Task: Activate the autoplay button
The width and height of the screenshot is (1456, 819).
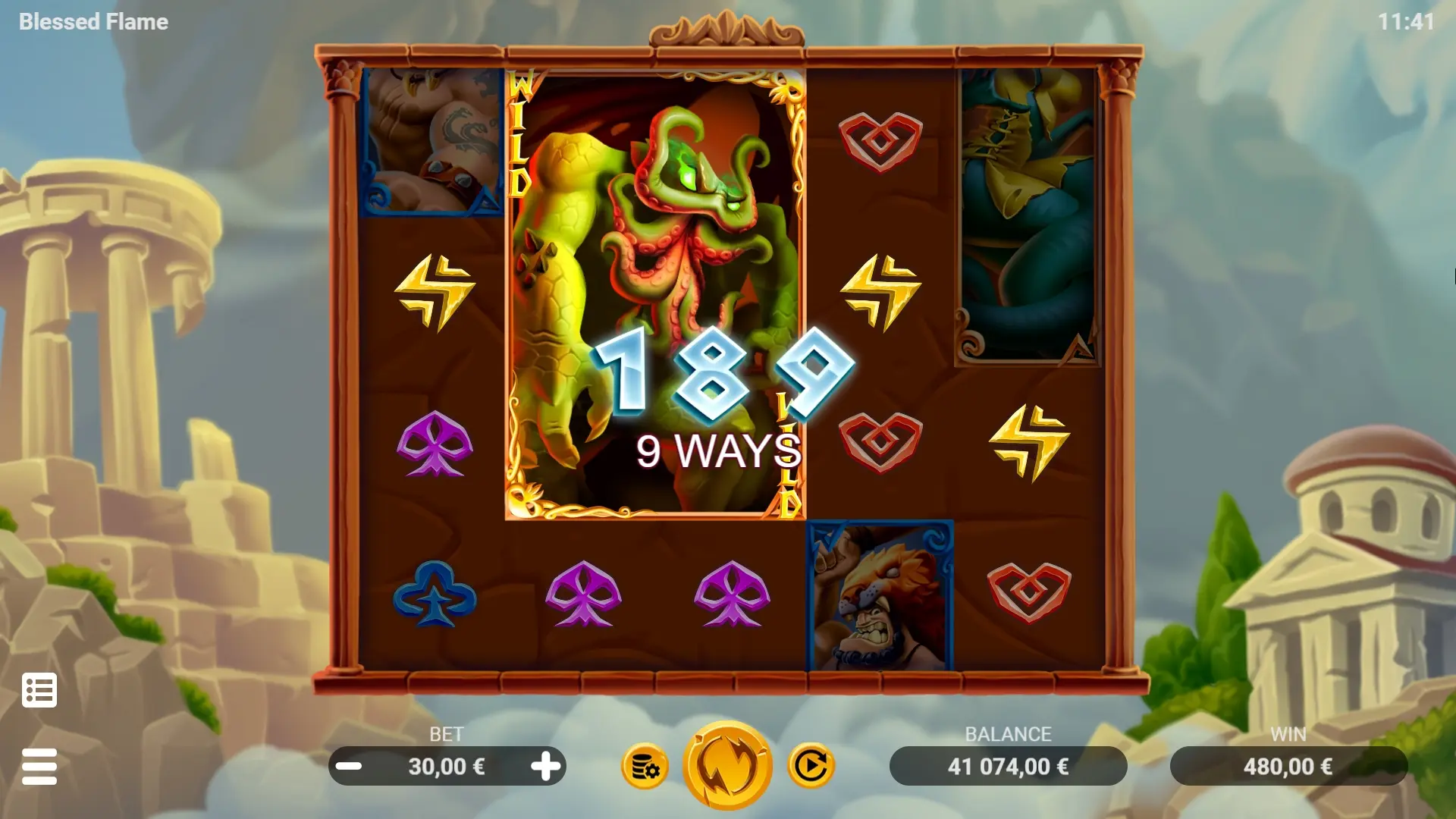Action: [811, 766]
